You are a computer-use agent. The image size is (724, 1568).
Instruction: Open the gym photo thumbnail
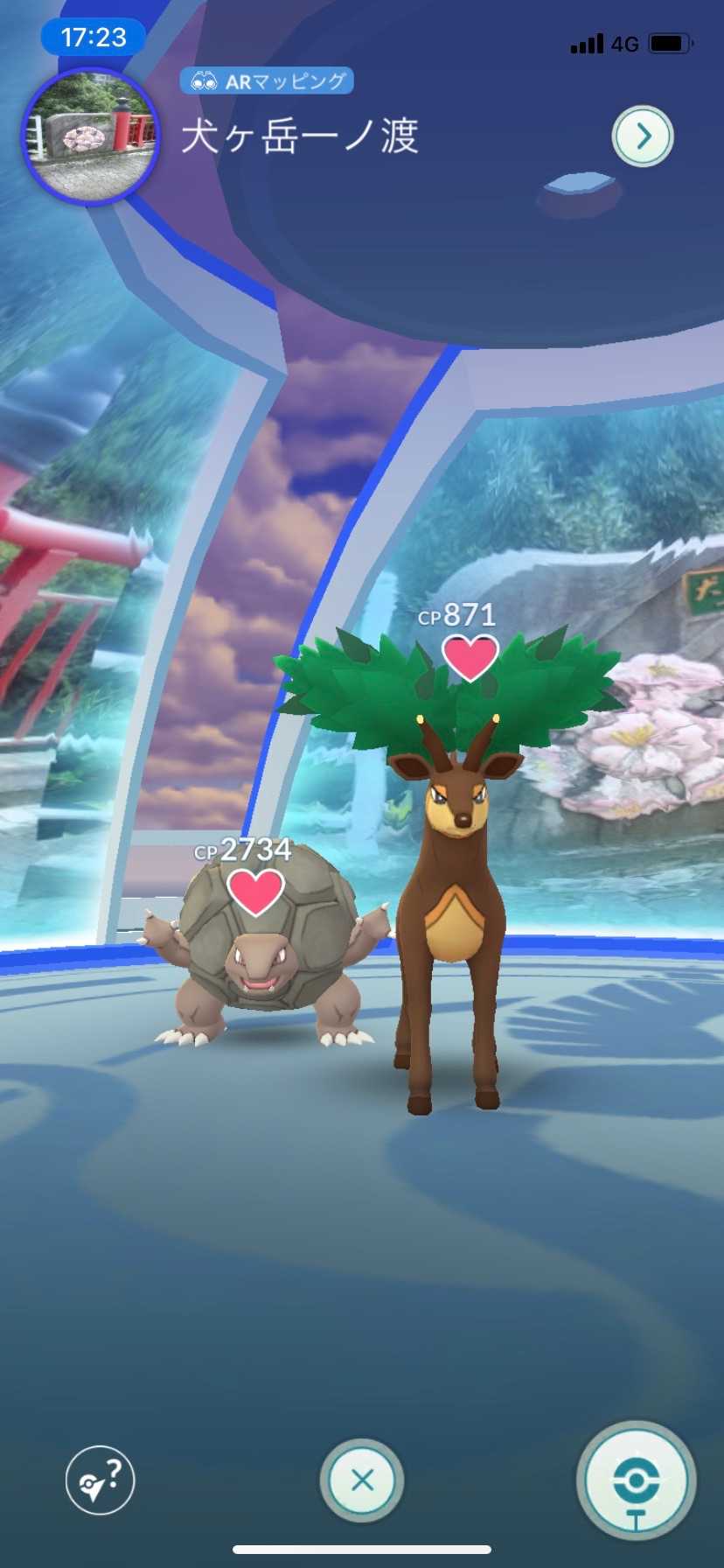coord(90,137)
